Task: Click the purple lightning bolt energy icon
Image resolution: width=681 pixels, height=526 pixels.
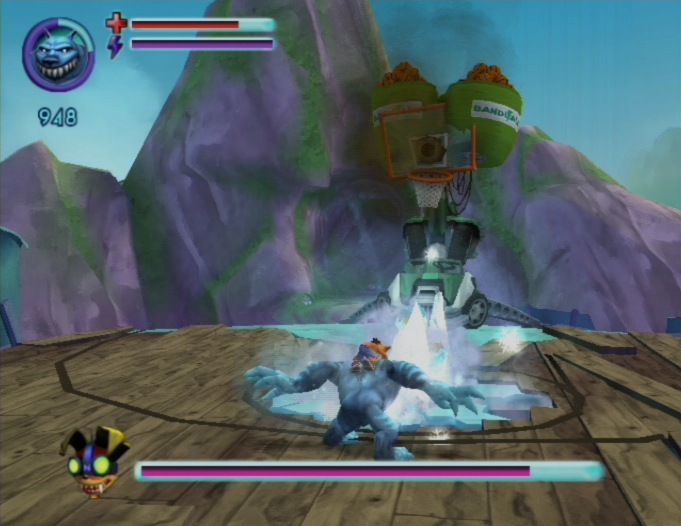Action: [x=115, y=46]
